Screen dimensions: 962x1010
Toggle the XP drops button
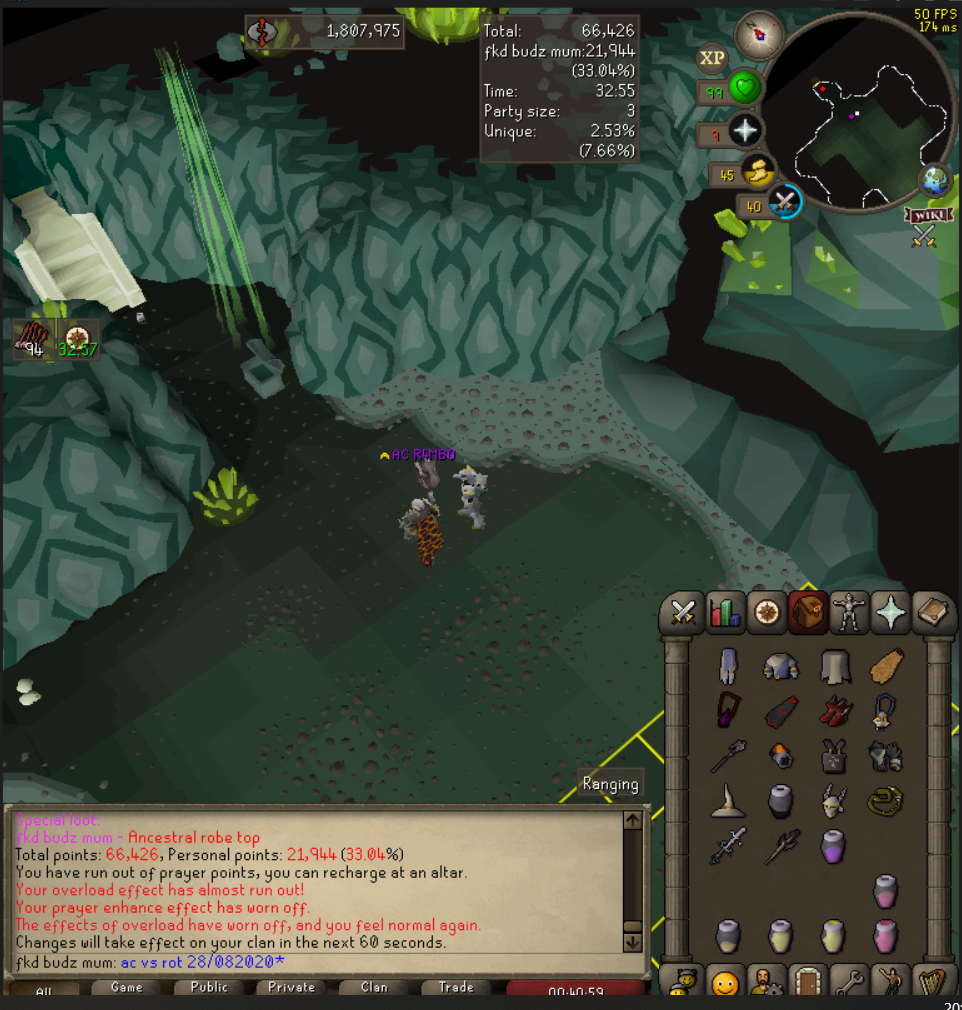[x=712, y=58]
